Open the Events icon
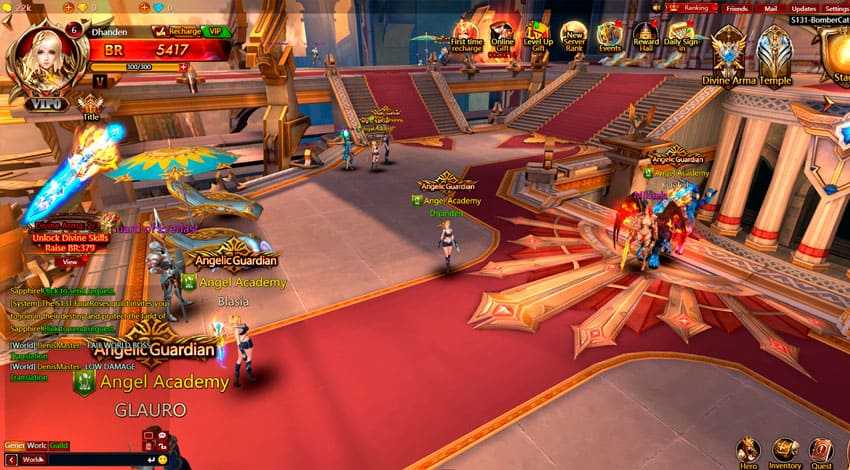This screenshot has height=470, width=850. coord(609,37)
